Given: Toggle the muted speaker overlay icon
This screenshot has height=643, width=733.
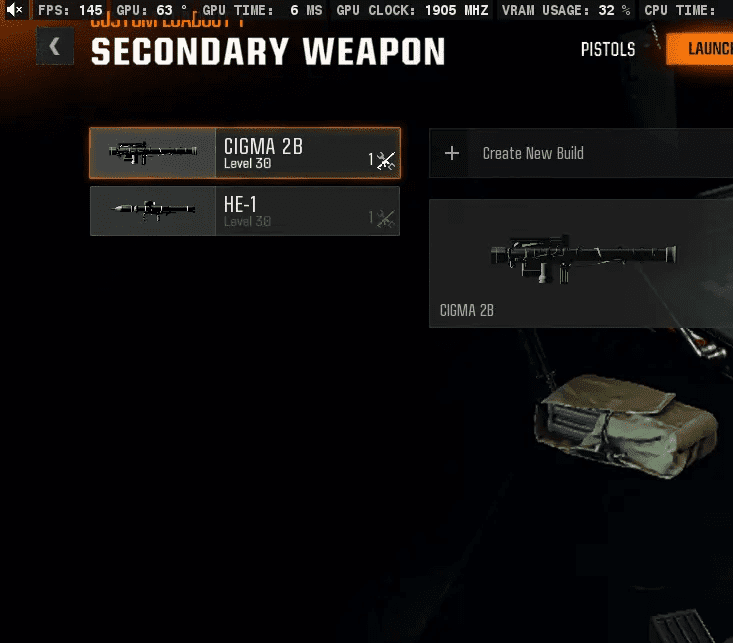Looking at the screenshot, I should (14, 10).
